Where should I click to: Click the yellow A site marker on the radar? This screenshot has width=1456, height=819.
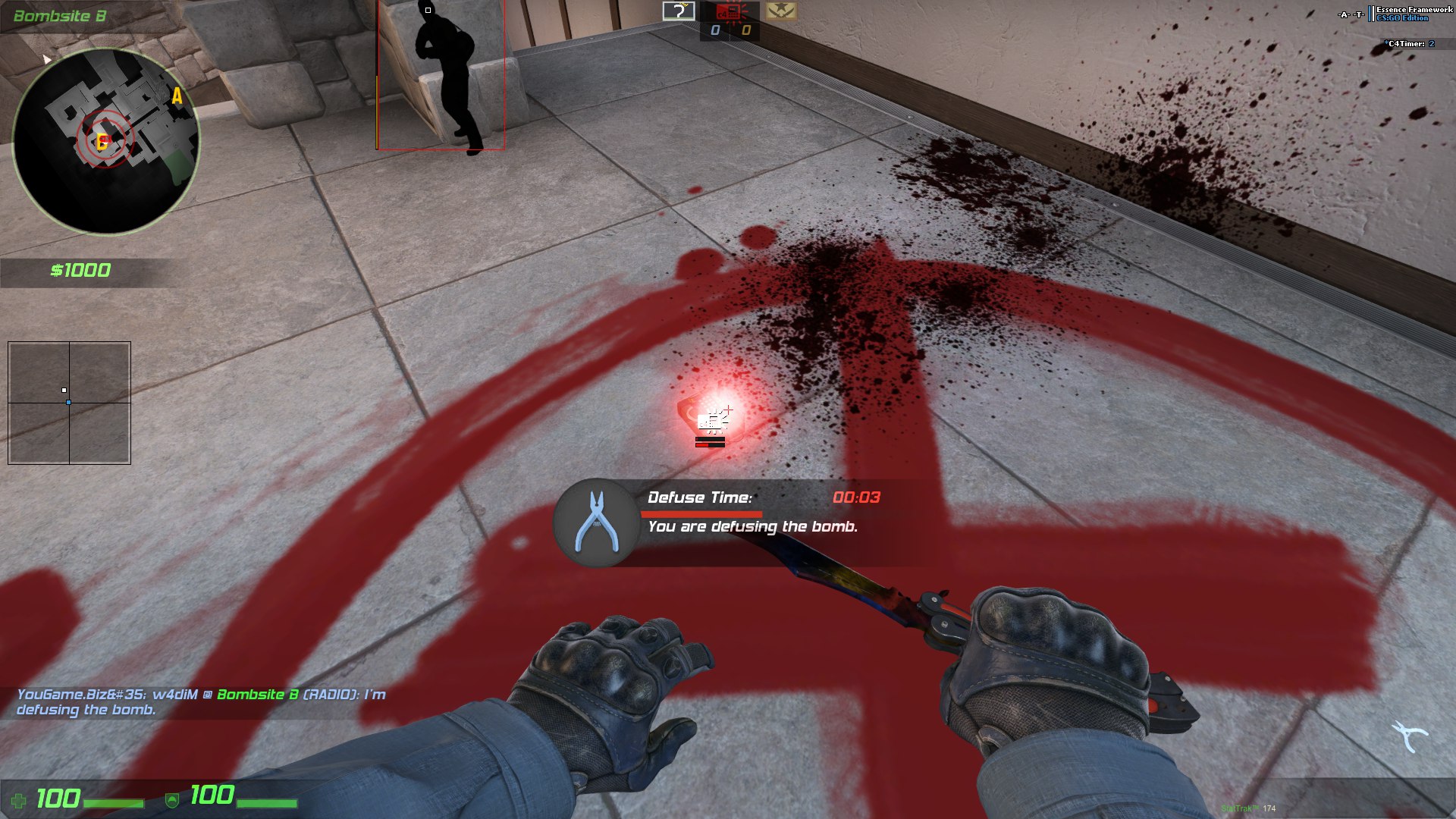(x=177, y=96)
